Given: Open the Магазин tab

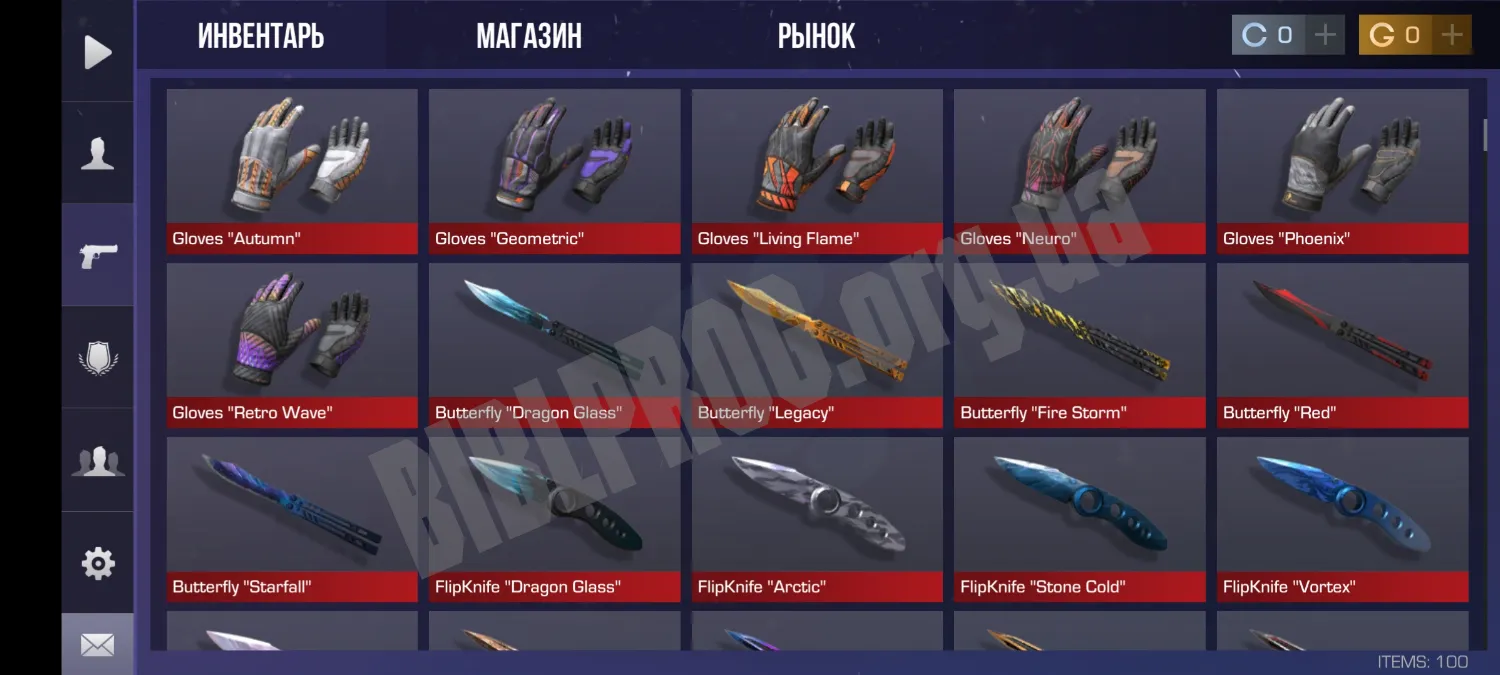Looking at the screenshot, I should 529,36.
